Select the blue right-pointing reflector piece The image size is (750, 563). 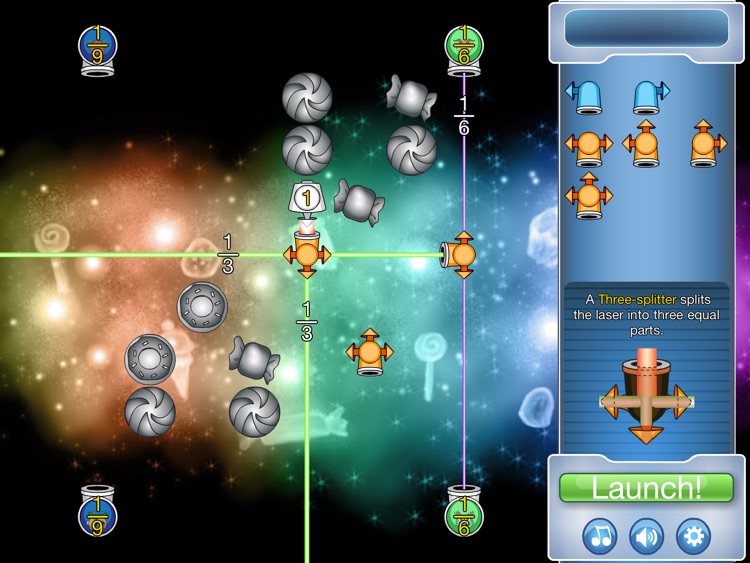tap(648, 96)
